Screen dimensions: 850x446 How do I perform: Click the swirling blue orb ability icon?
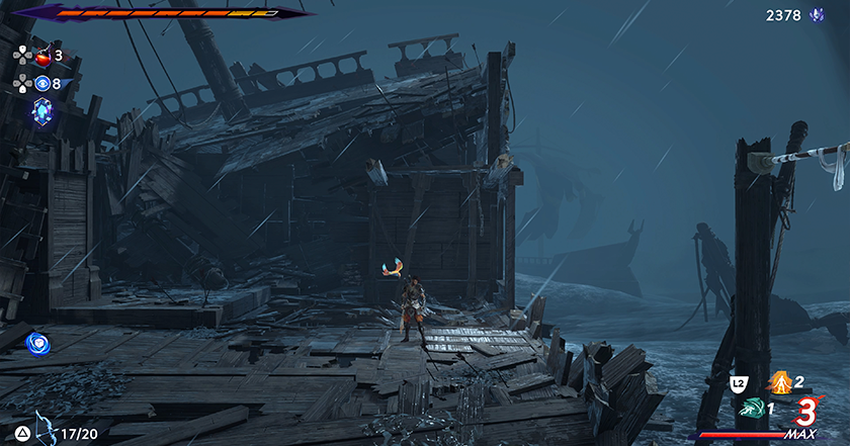[x=38, y=343]
